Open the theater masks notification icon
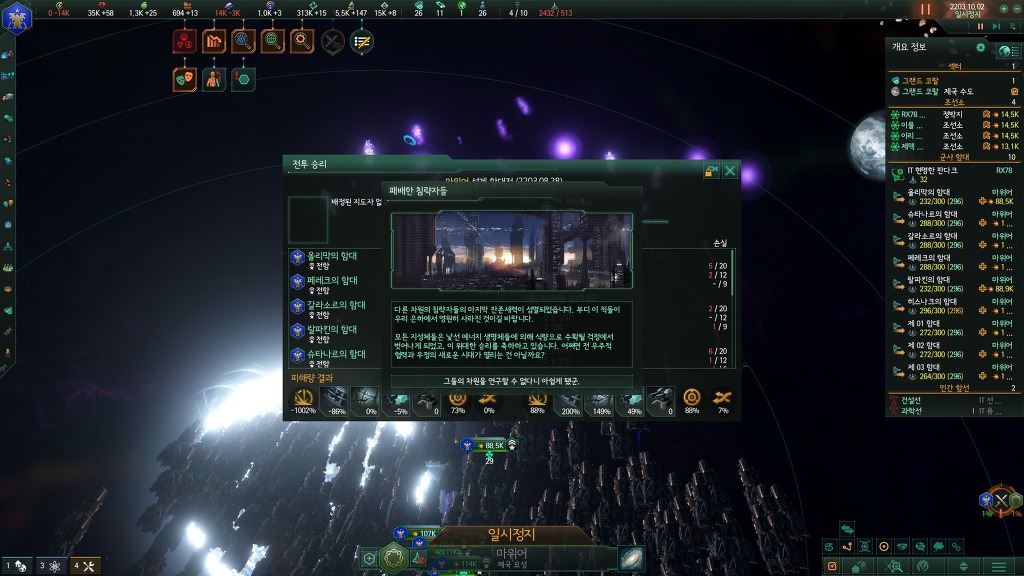The image size is (1024, 576). pyautogui.click(x=184, y=78)
